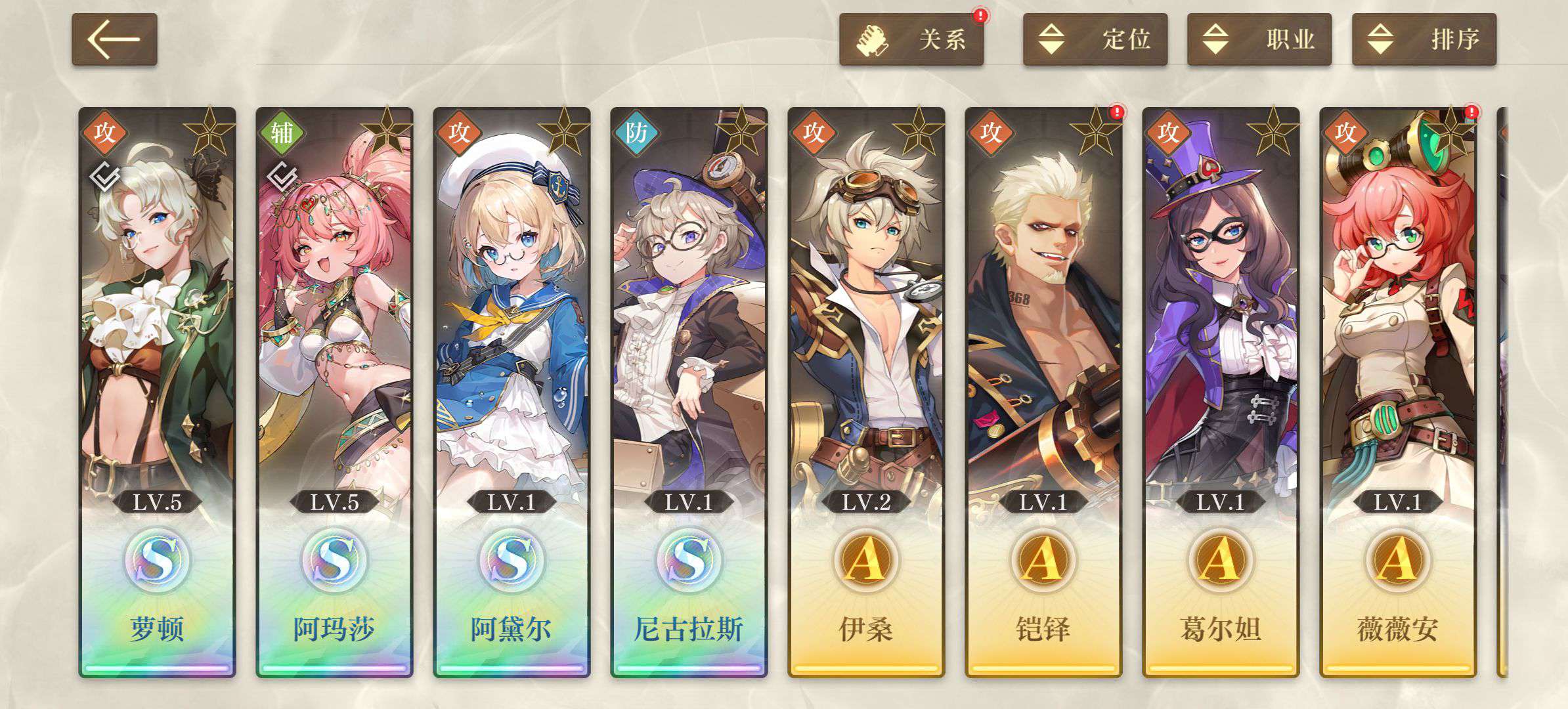Open the 排序 sort options
The image size is (1568, 709).
coord(1424,39)
